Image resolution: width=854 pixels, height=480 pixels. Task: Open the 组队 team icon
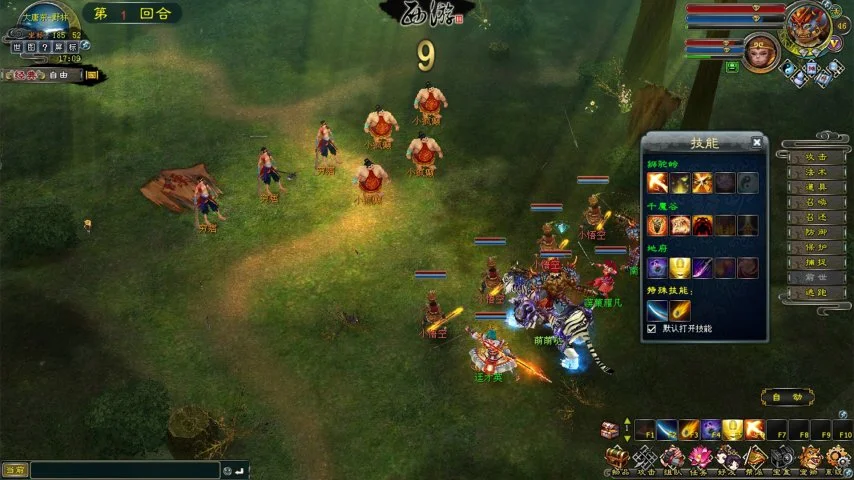pyautogui.click(x=671, y=458)
